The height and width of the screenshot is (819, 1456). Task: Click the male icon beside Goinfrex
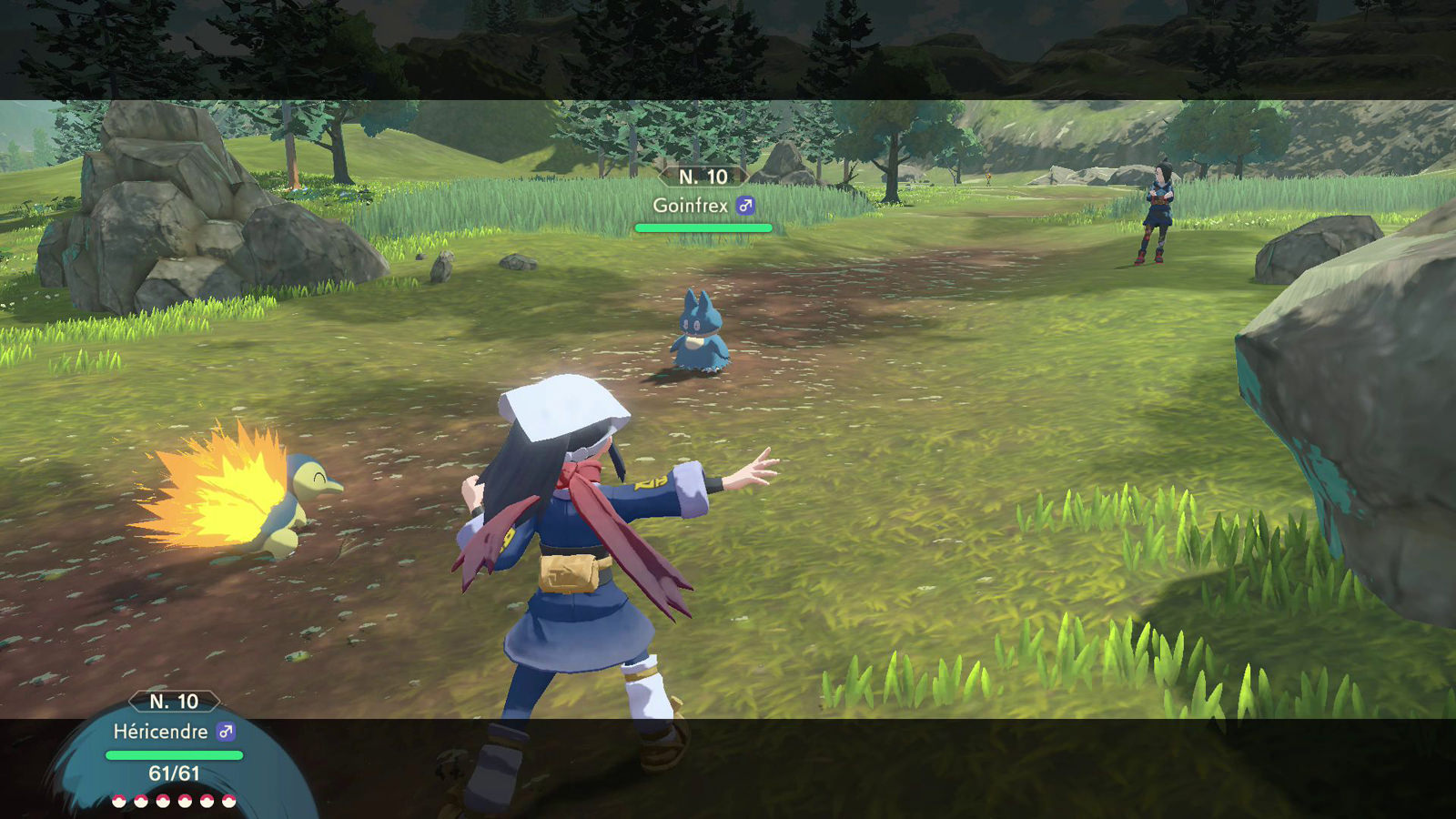[x=746, y=206]
